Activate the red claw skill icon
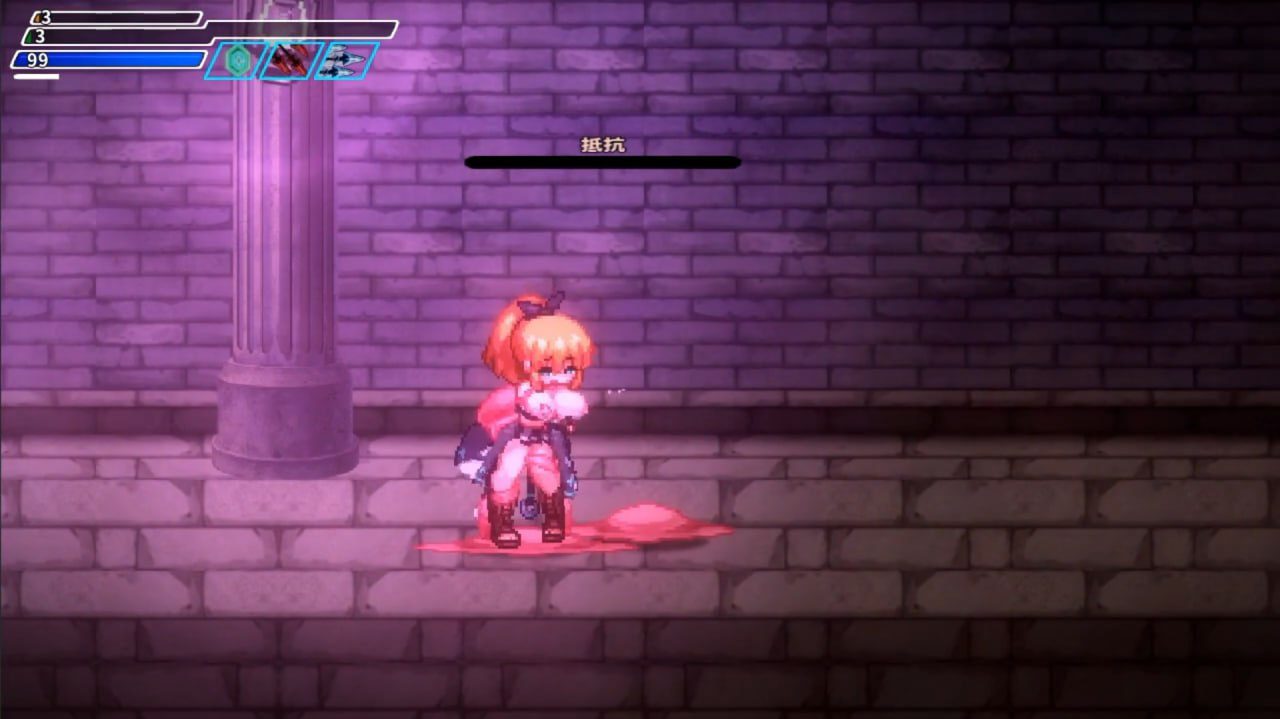Viewport: 1280px width, 719px height. pos(293,61)
